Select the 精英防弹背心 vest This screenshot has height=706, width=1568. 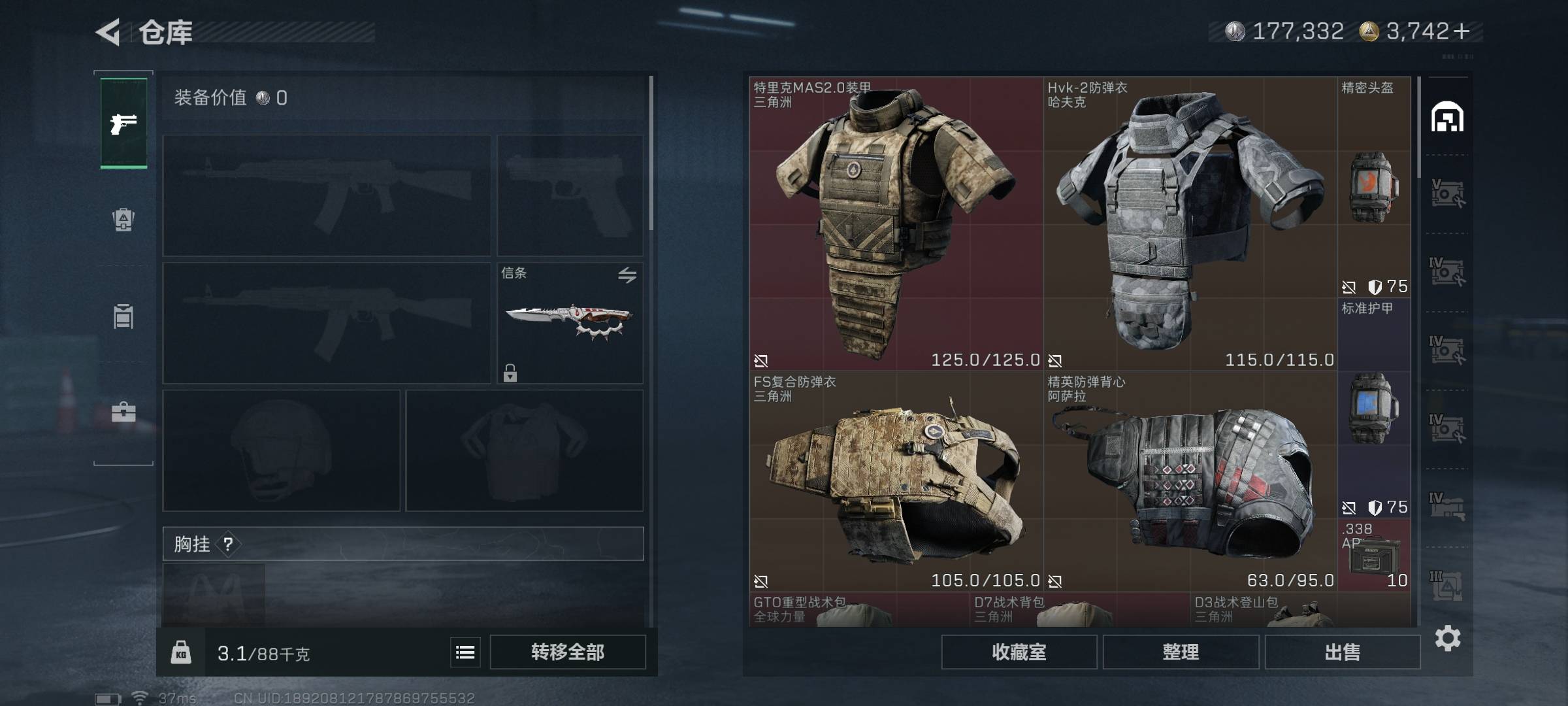pyautogui.click(x=1189, y=481)
